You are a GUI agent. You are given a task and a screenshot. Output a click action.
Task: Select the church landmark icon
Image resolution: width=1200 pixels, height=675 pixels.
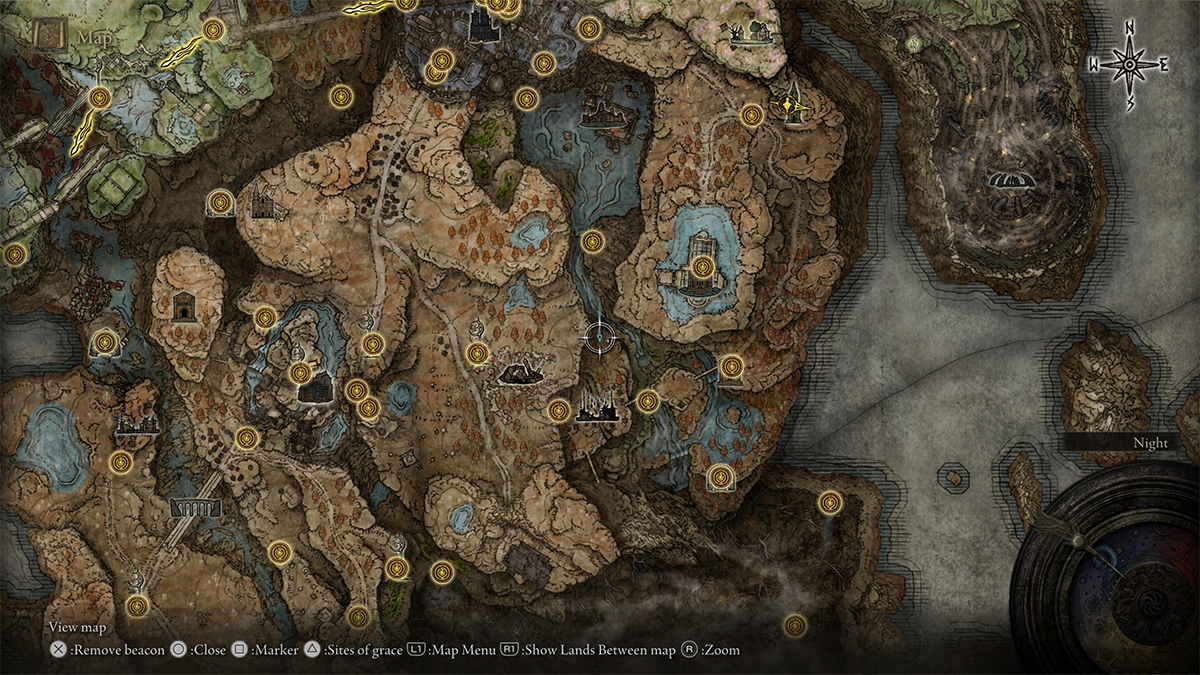(263, 204)
